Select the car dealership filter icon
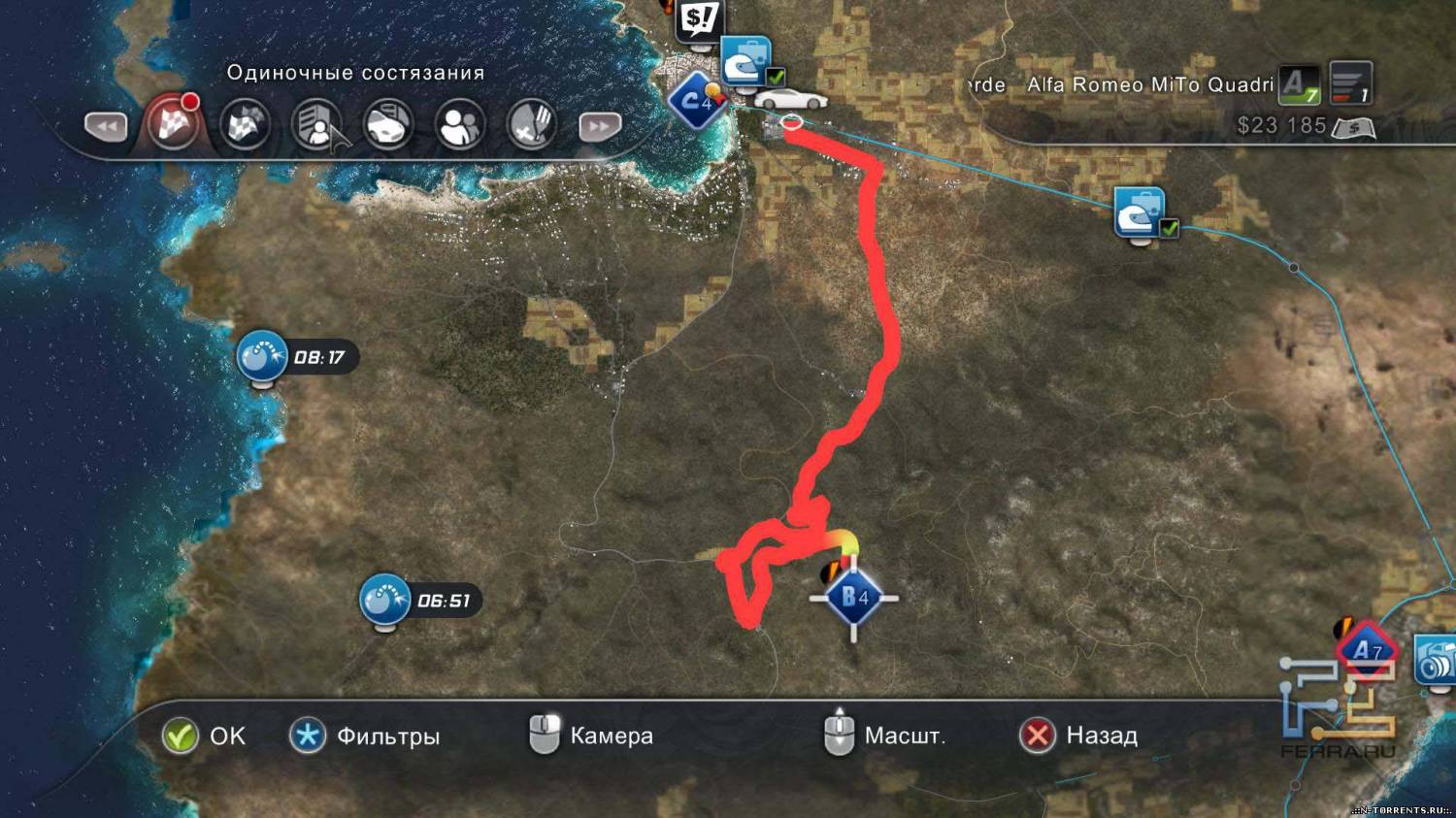The height and width of the screenshot is (818, 1456). tap(388, 124)
